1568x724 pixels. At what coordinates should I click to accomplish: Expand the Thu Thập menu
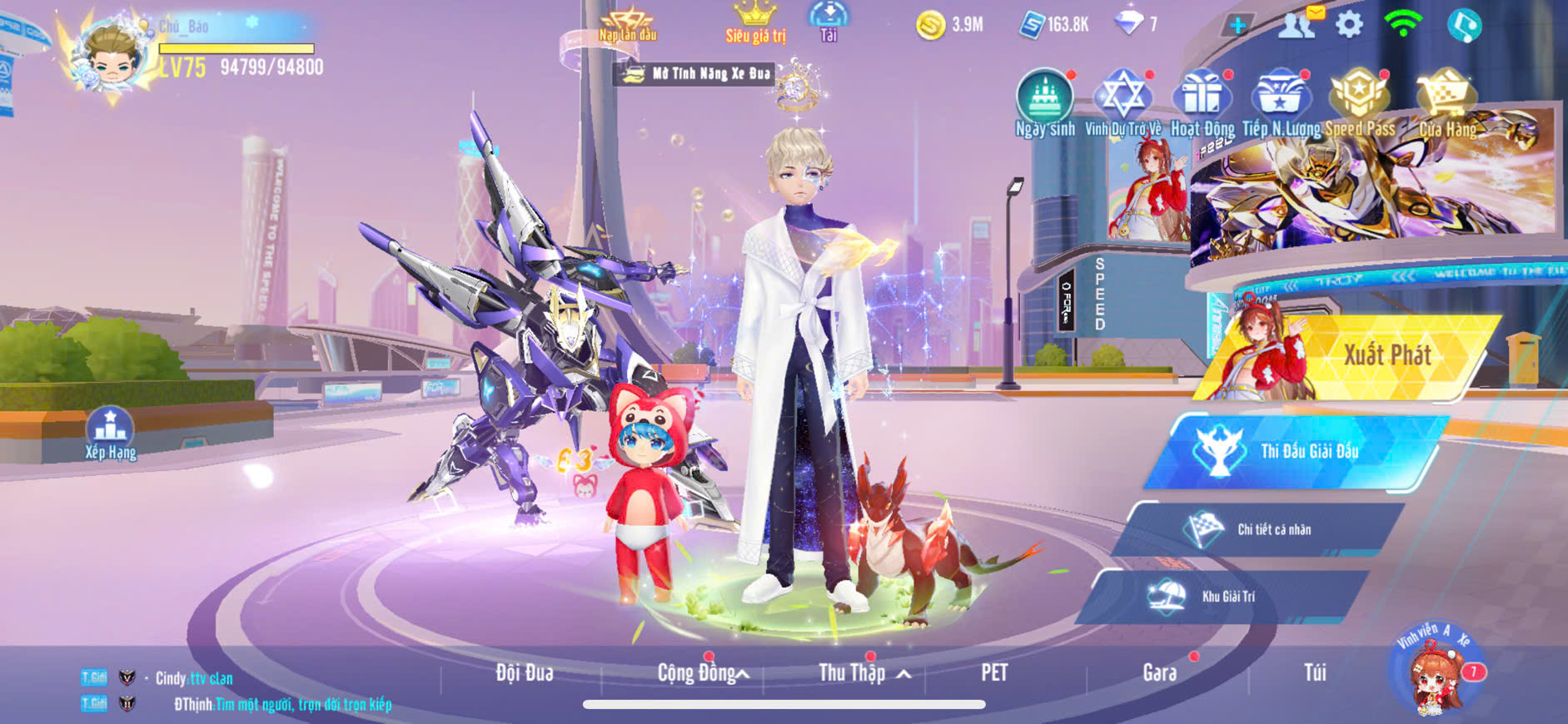(862, 672)
